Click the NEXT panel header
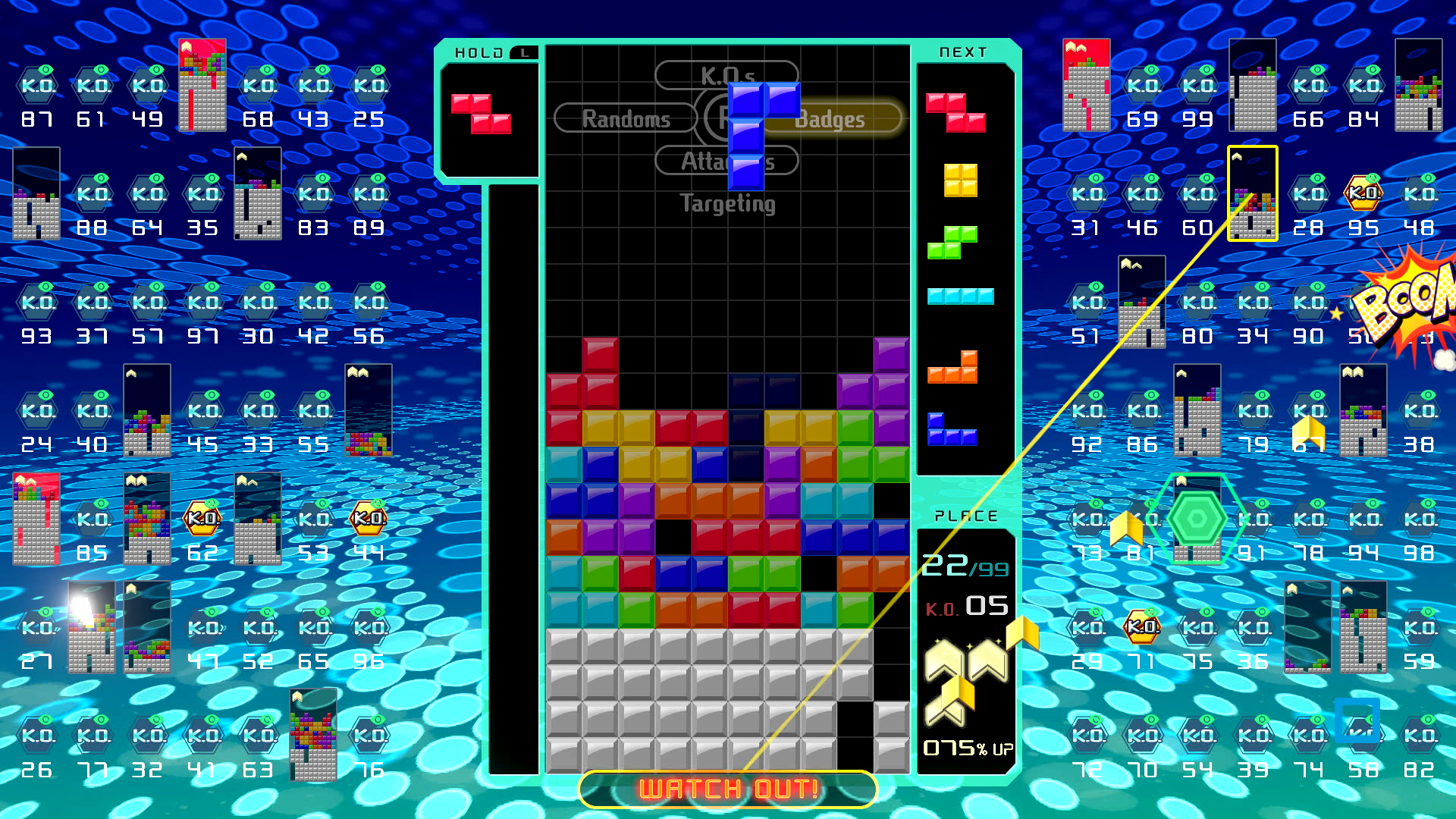 964,52
